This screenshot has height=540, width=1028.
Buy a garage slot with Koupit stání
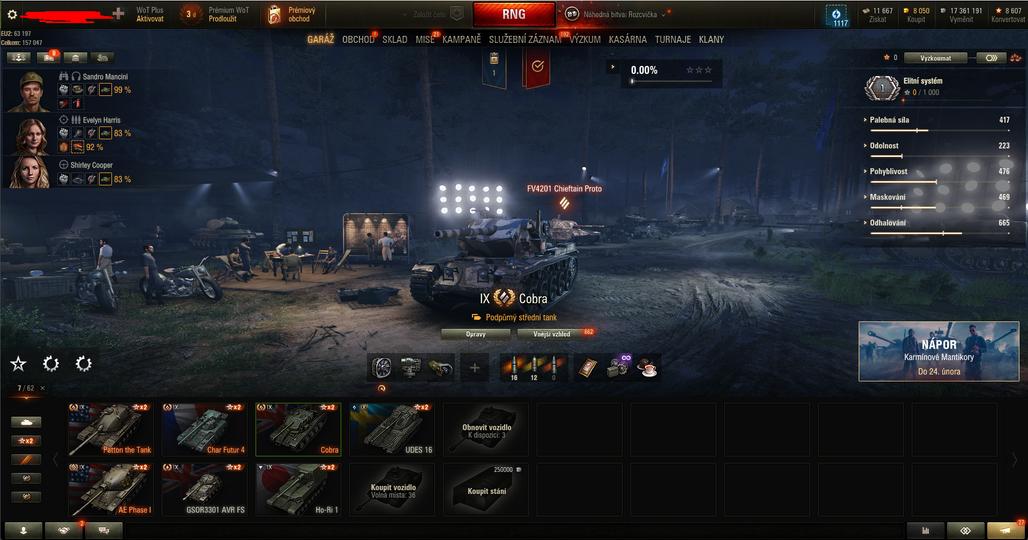tap(486, 490)
